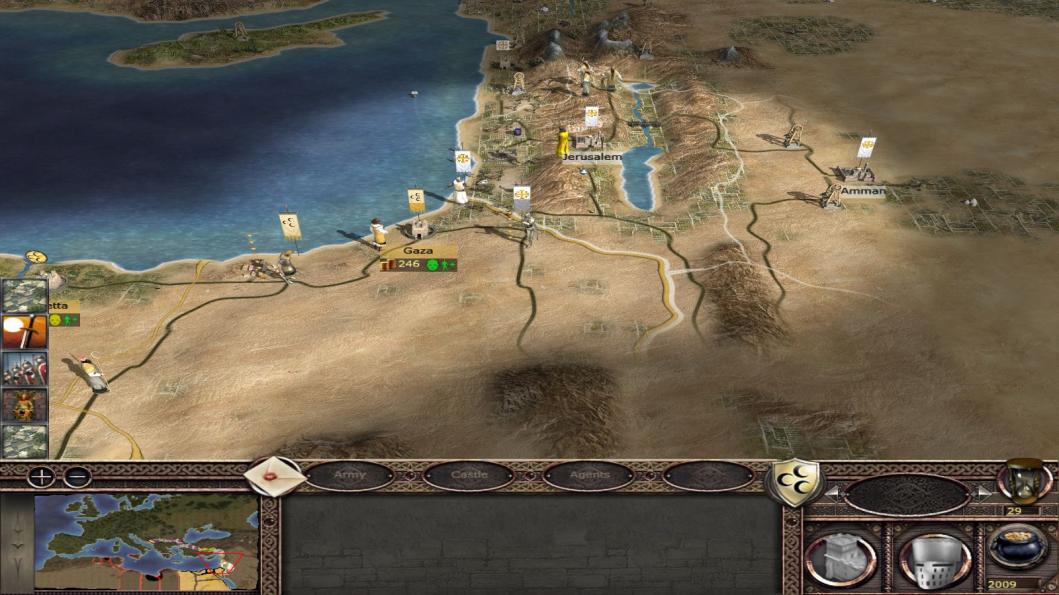
Task: Select the next item with the right arrow
Action: tap(982, 493)
